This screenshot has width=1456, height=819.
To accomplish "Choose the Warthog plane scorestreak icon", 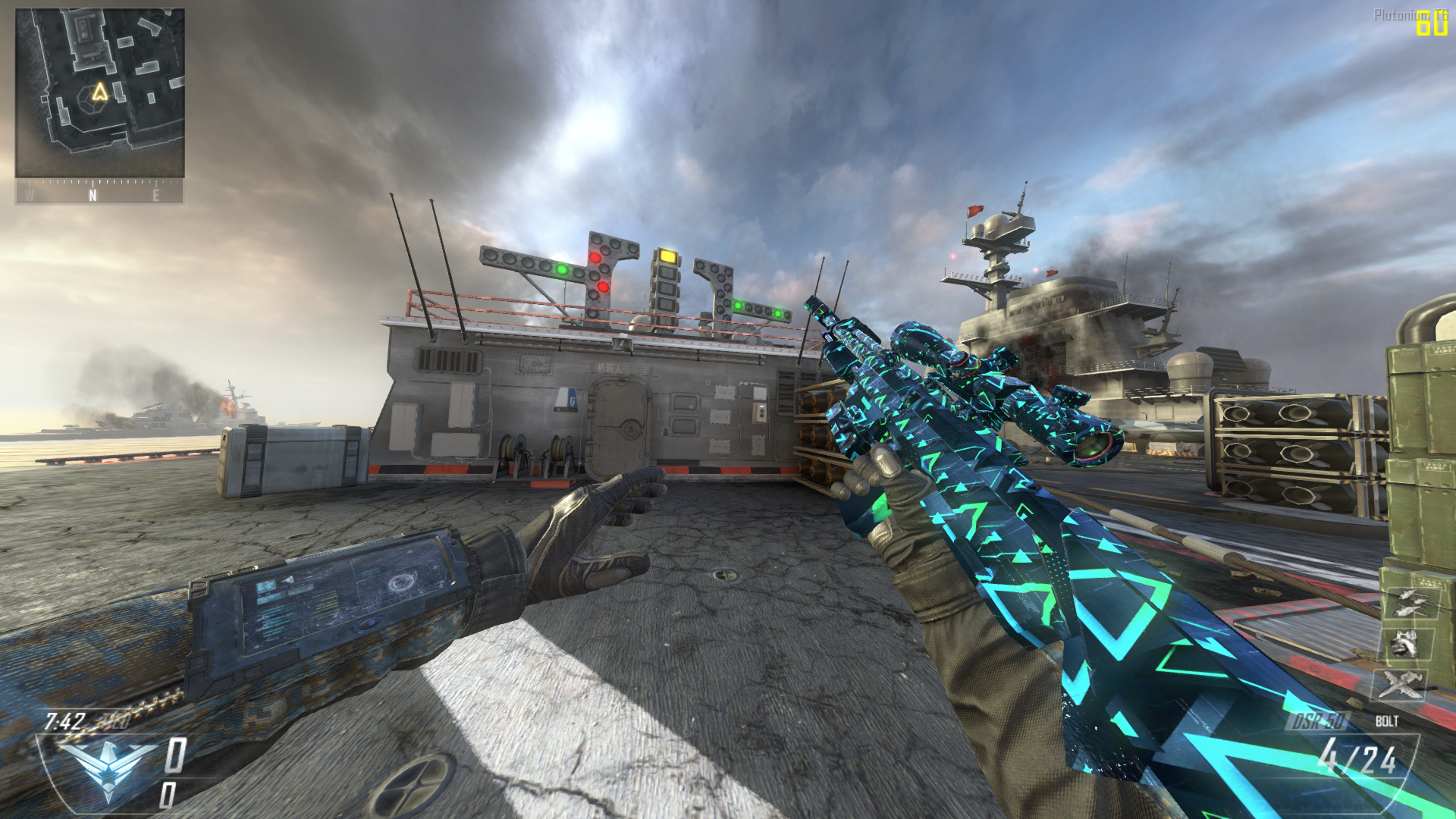I will [1400, 684].
